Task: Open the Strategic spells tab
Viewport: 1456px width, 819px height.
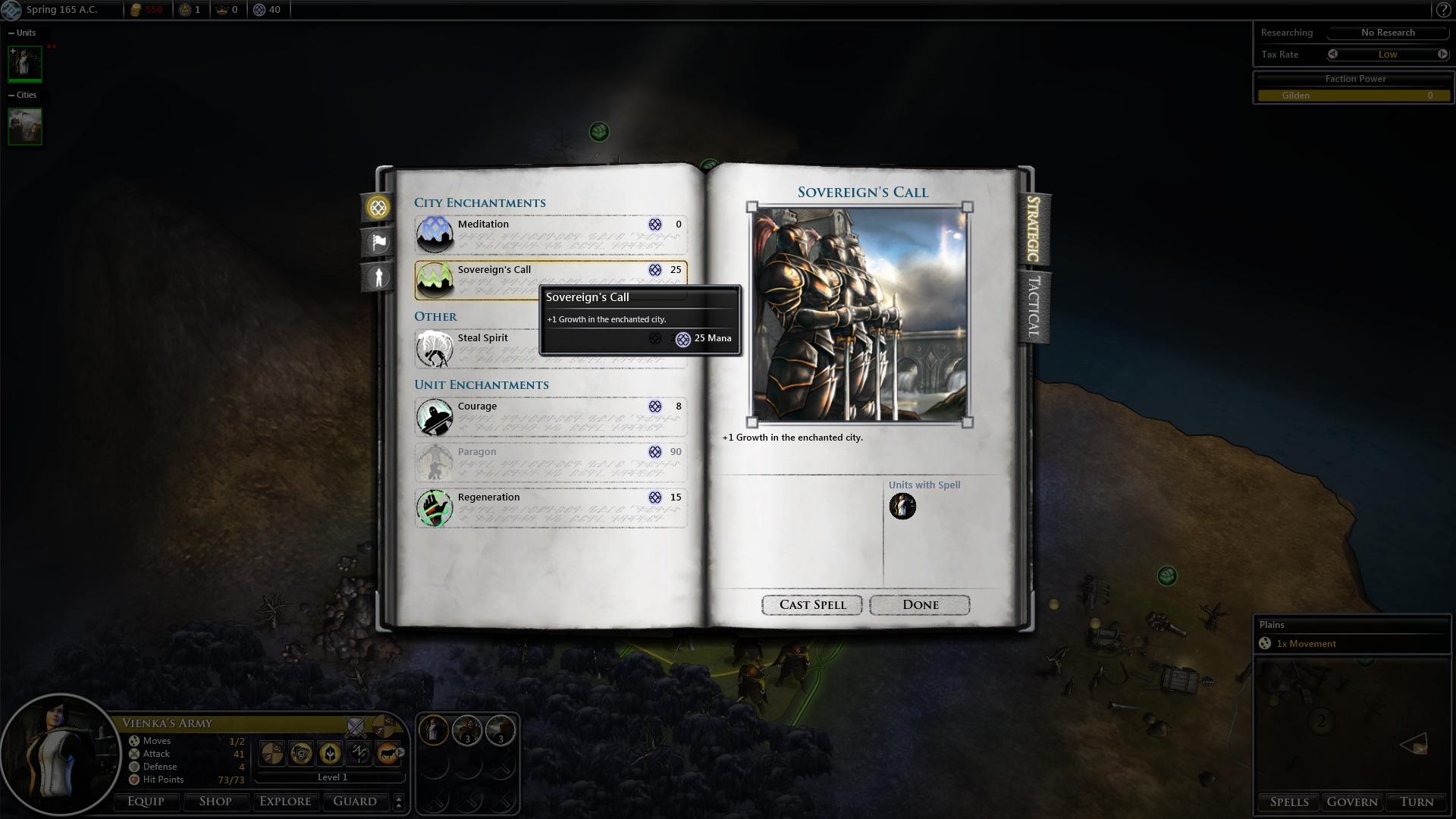Action: coord(1033,228)
